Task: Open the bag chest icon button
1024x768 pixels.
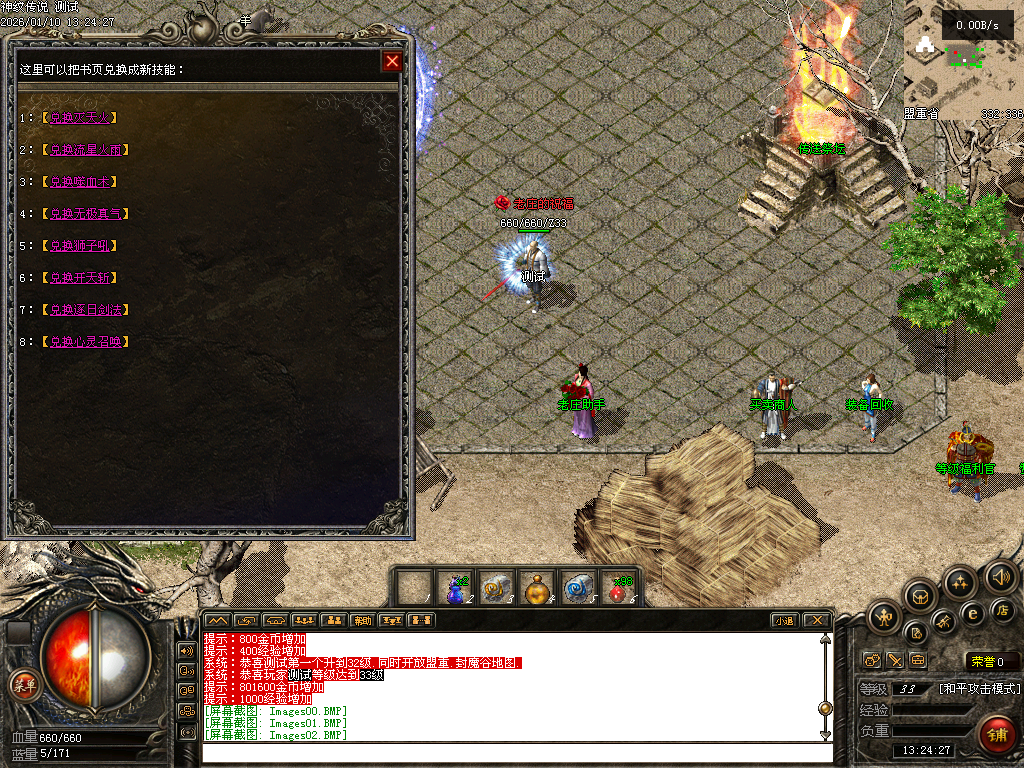Action: pos(920,597)
